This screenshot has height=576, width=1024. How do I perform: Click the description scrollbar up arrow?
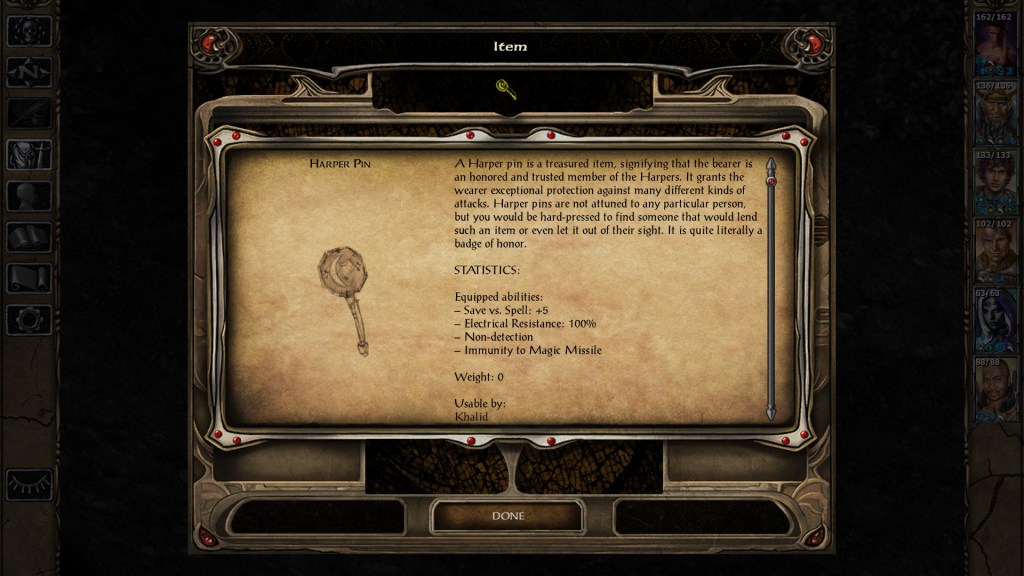771,163
